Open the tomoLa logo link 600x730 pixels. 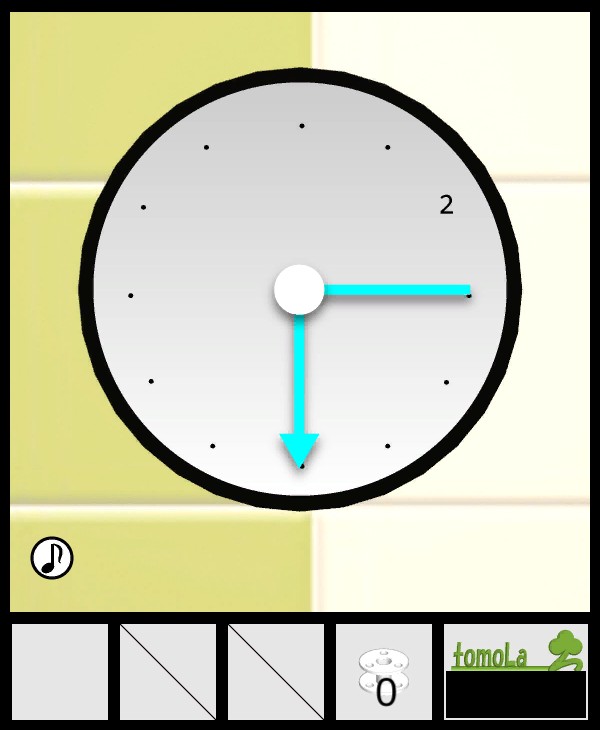pyautogui.click(x=515, y=650)
